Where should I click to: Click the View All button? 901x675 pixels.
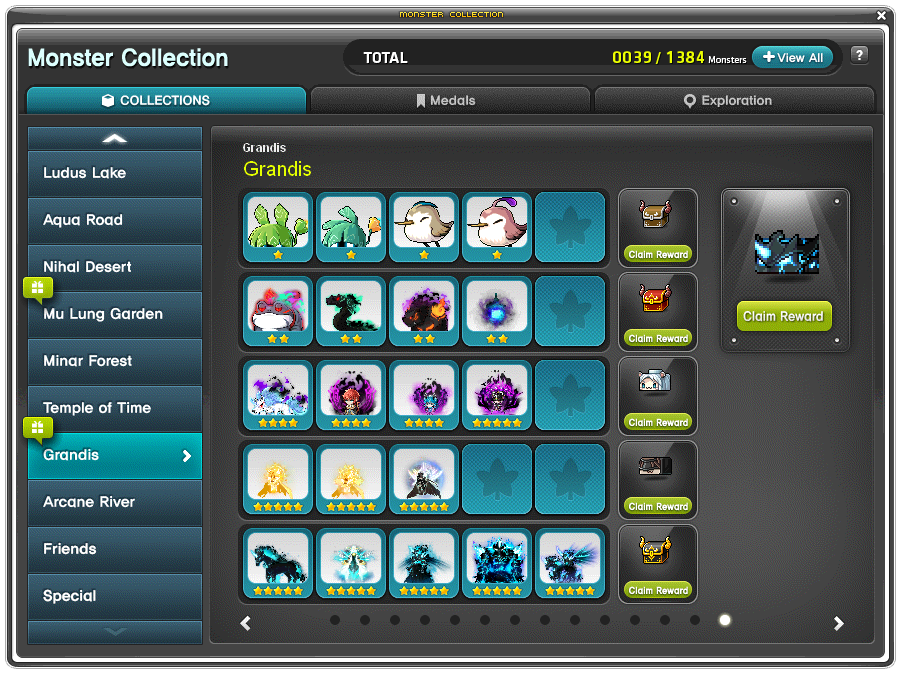(x=792, y=58)
